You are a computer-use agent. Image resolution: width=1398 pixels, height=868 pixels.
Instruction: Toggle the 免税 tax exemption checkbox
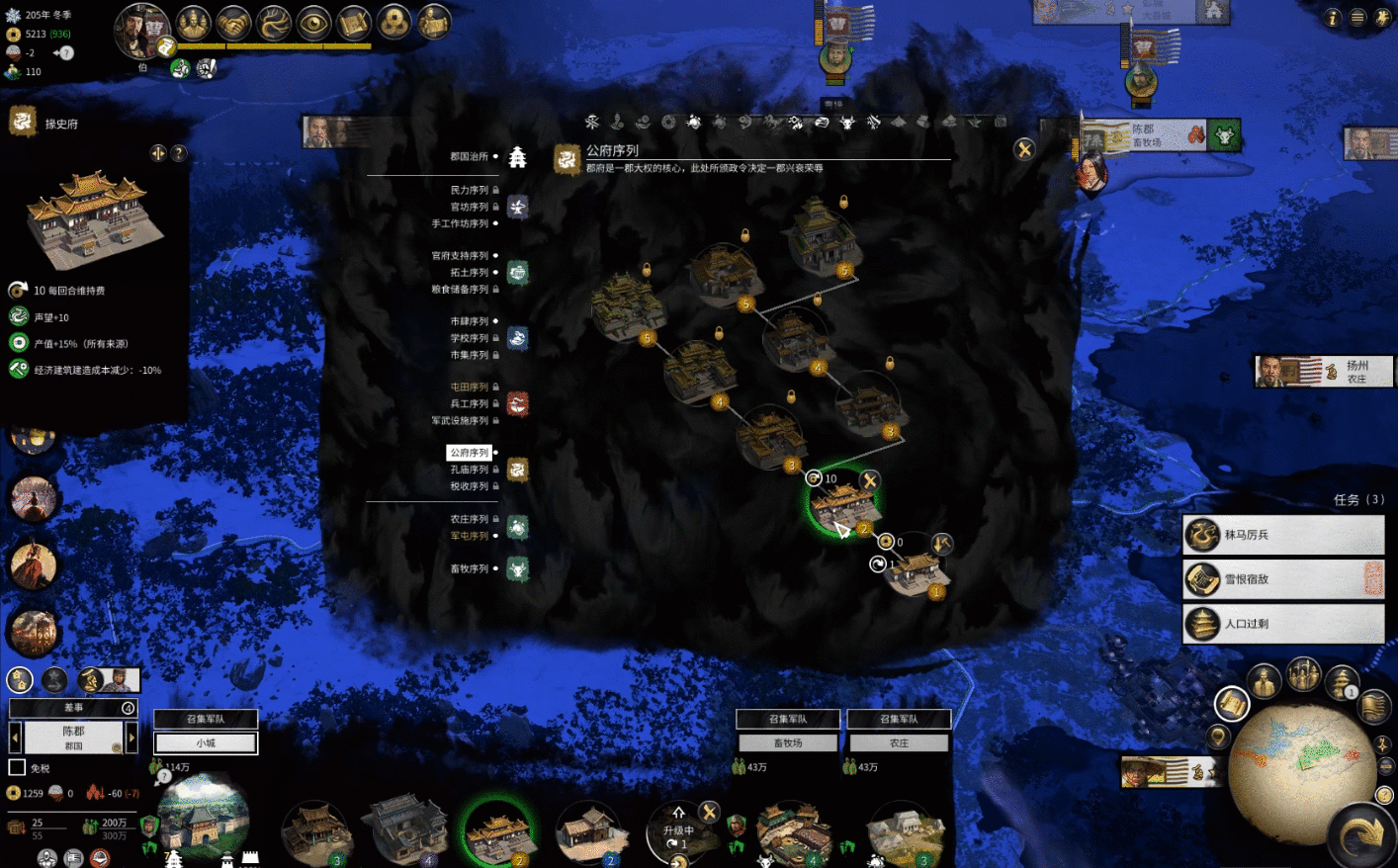pyautogui.click(x=17, y=767)
